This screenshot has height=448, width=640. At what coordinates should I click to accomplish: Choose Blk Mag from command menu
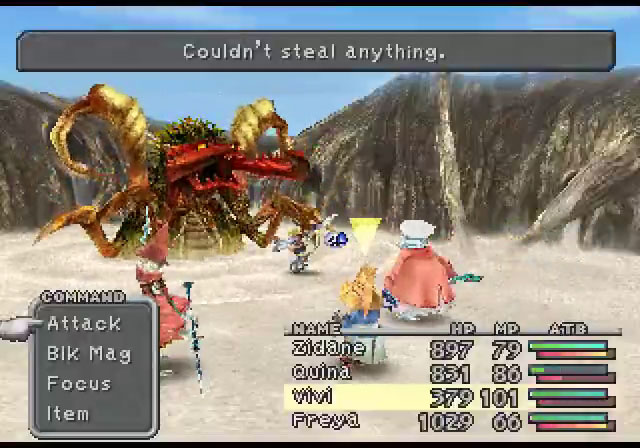(x=88, y=353)
